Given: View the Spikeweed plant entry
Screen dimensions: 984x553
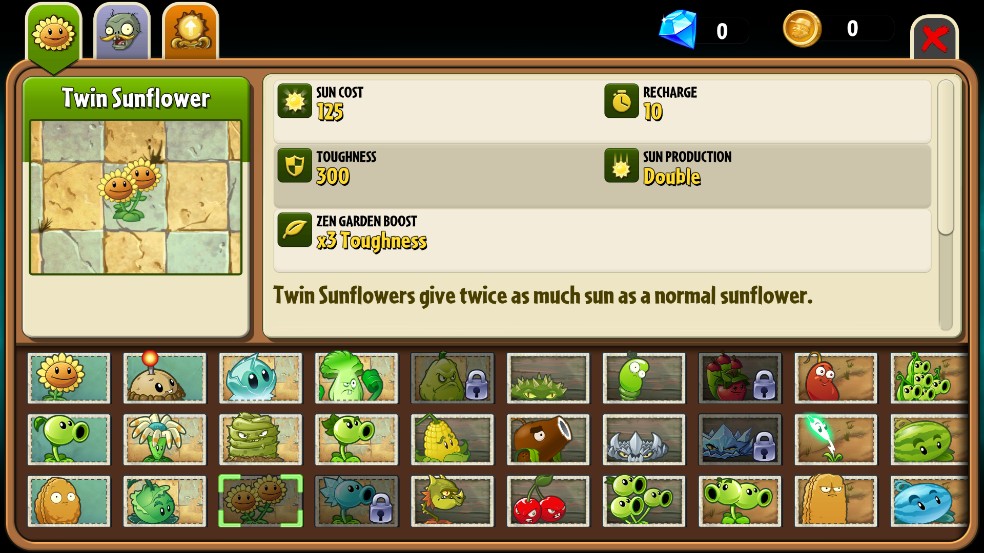Looking at the screenshot, I should click(x=548, y=378).
